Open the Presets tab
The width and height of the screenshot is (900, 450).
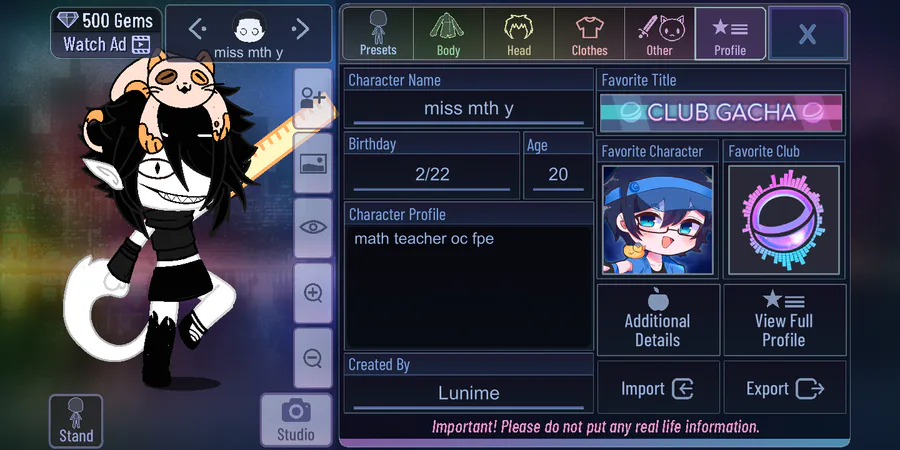378,33
